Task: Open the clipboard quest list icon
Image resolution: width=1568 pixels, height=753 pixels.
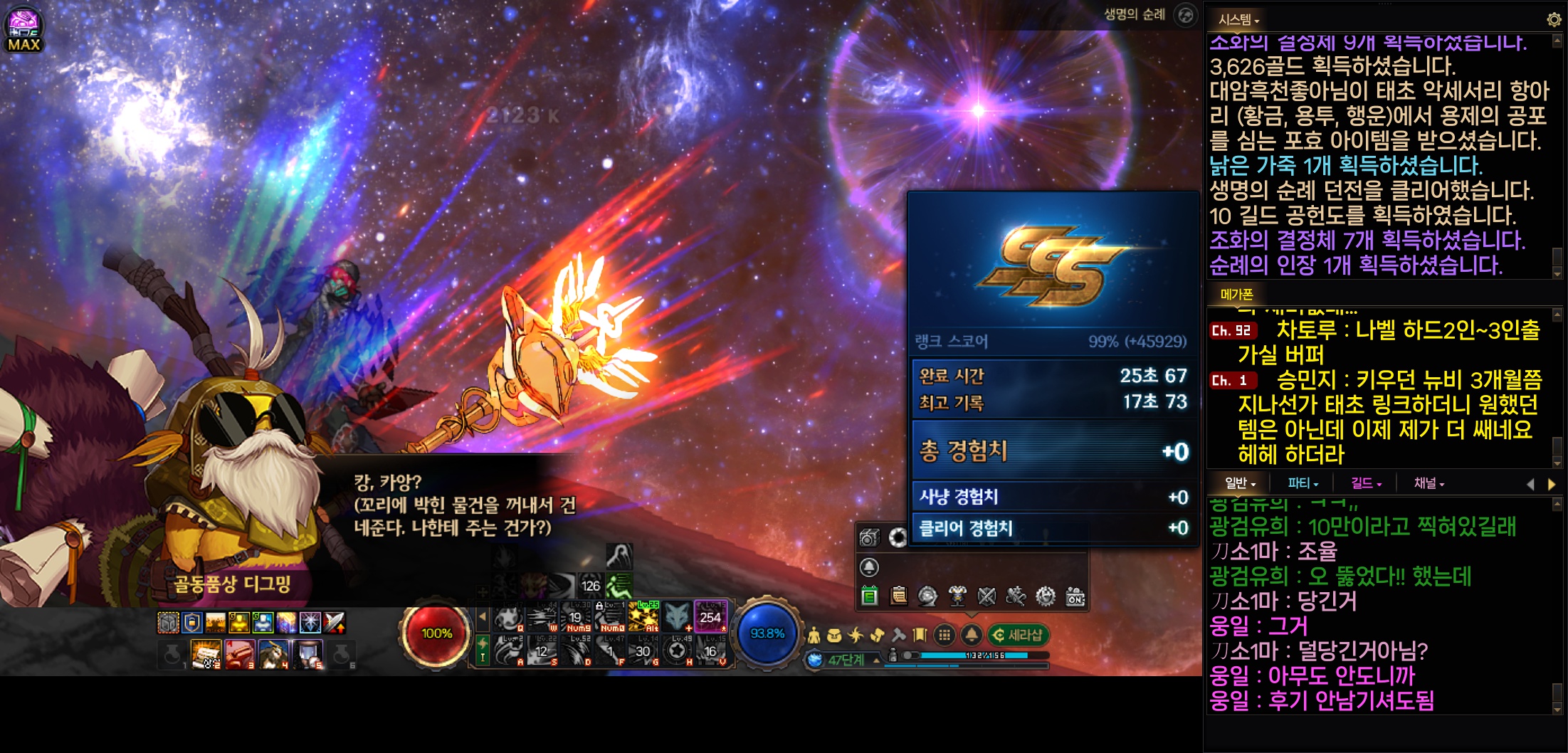Action: point(898,596)
